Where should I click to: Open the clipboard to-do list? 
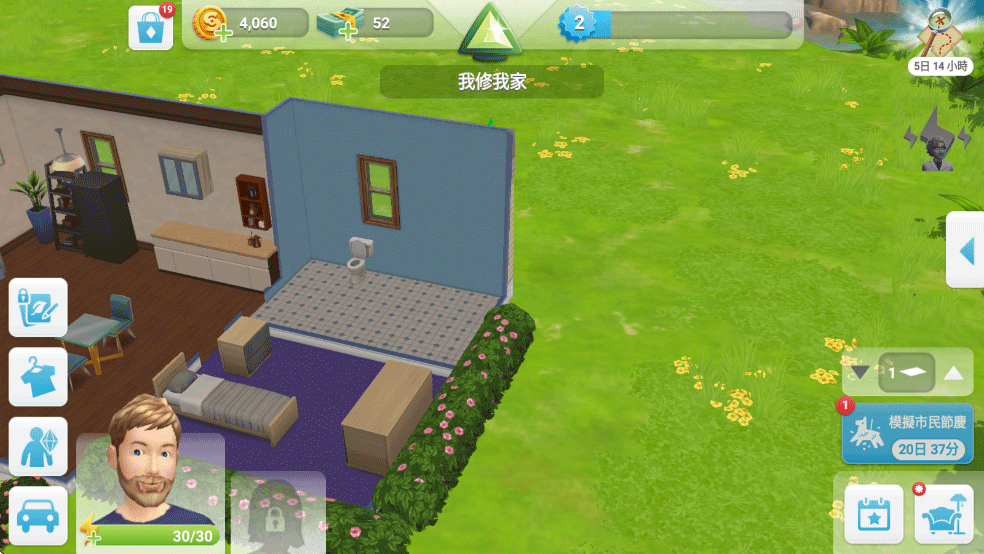pyautogui.click(x=38, y=308)
